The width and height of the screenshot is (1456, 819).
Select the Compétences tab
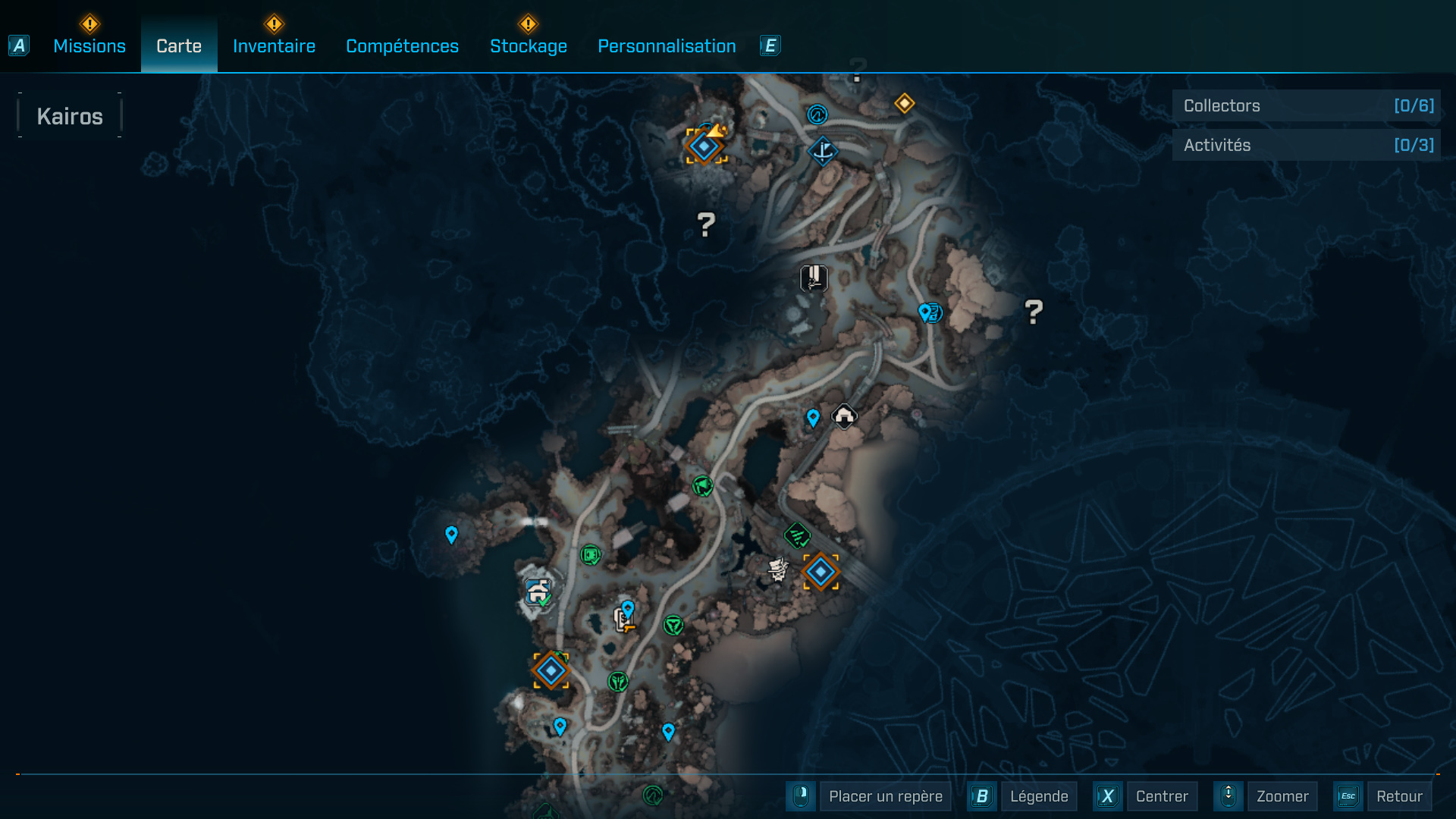(x=402, y=46)
